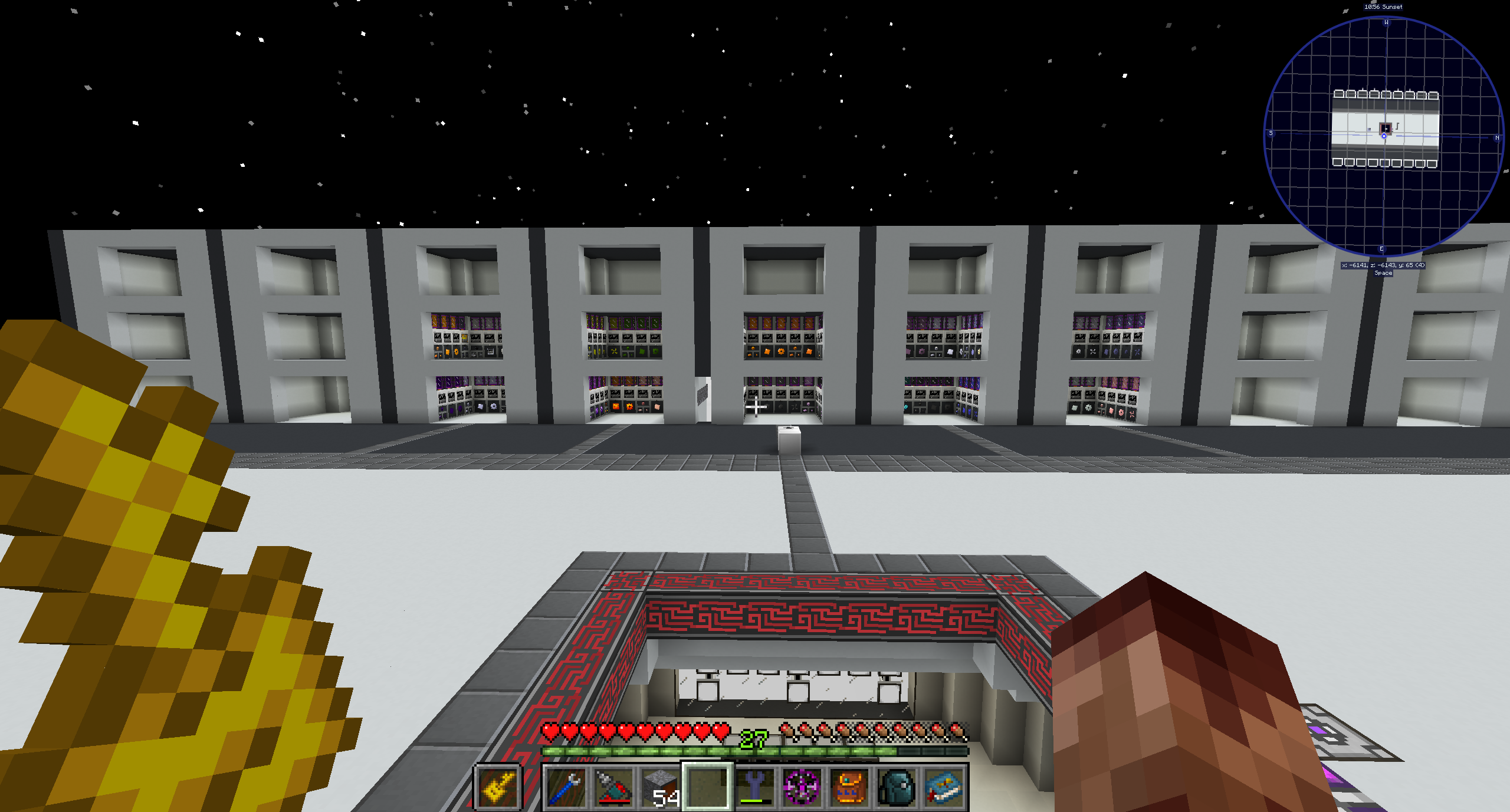Image resolution: width=1510 pixels, height=812 pixels.
Task: Select the golden guitar offhand slot
Action: (x=498, y=787)
